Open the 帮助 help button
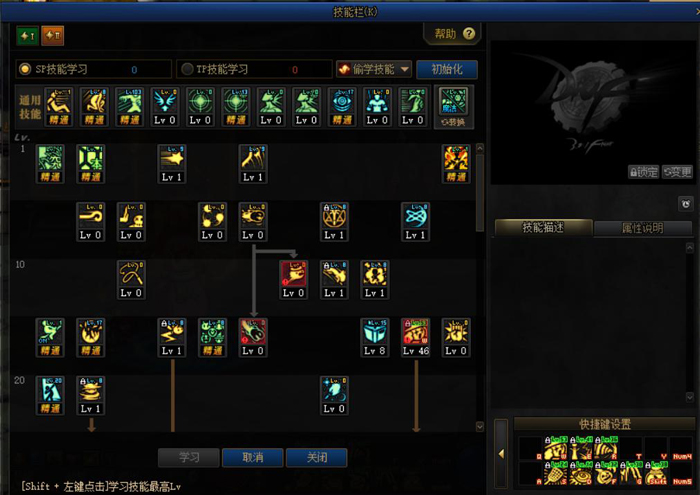Image resolution: width=700 pixels, height=495 pixels. pyautogui.click(x=453, y=34)
